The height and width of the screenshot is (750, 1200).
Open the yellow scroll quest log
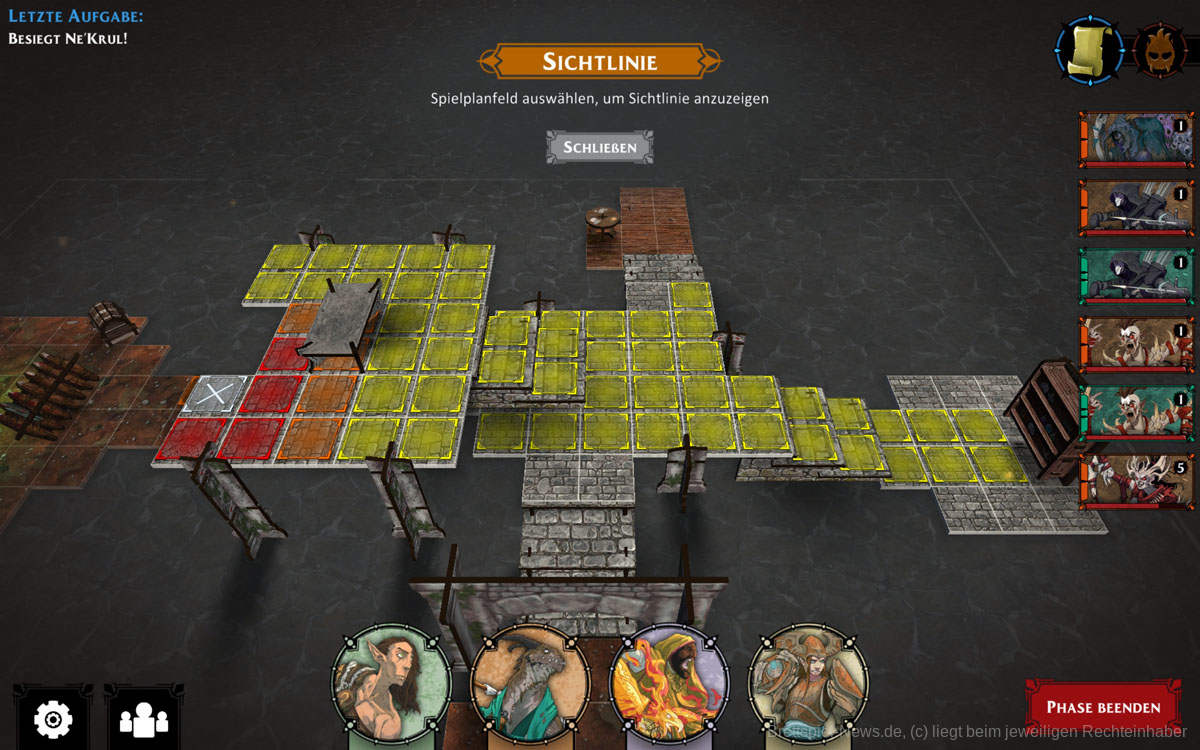coord(1089,49)
